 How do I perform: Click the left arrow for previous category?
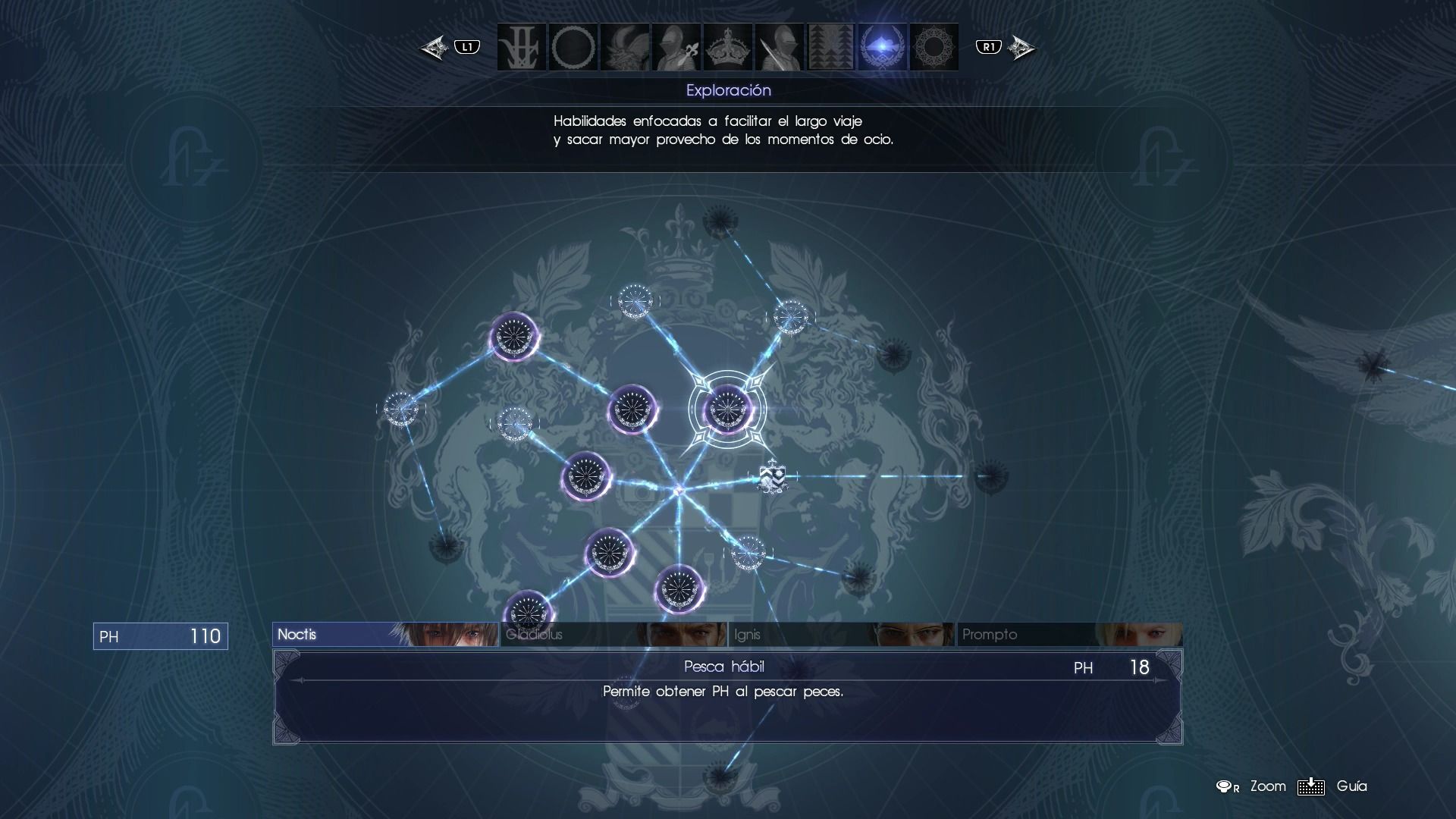coord(435,48)
